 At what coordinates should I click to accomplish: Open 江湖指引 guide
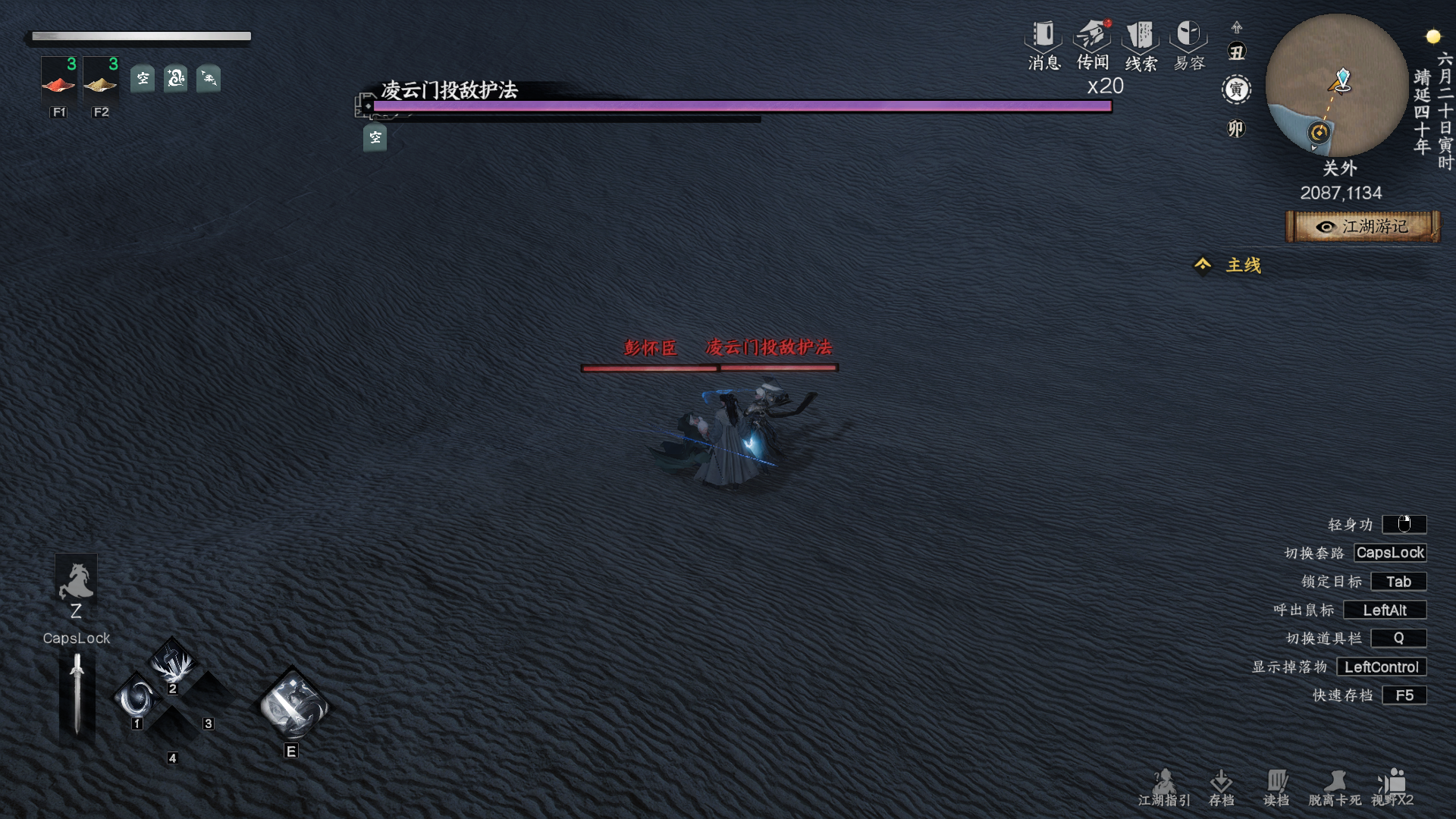1164,788
